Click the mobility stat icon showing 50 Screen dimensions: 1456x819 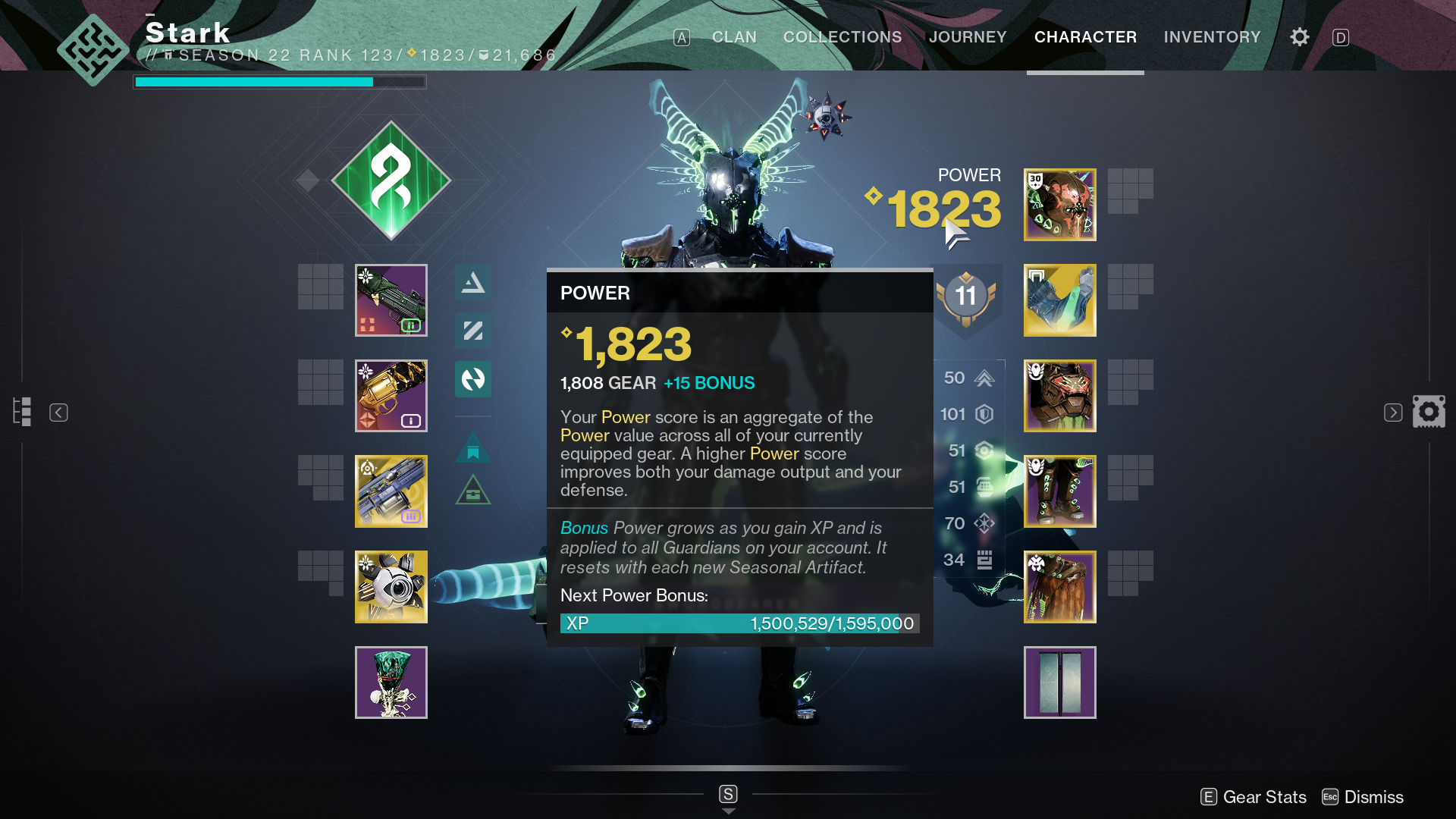(x=985, y=378)
